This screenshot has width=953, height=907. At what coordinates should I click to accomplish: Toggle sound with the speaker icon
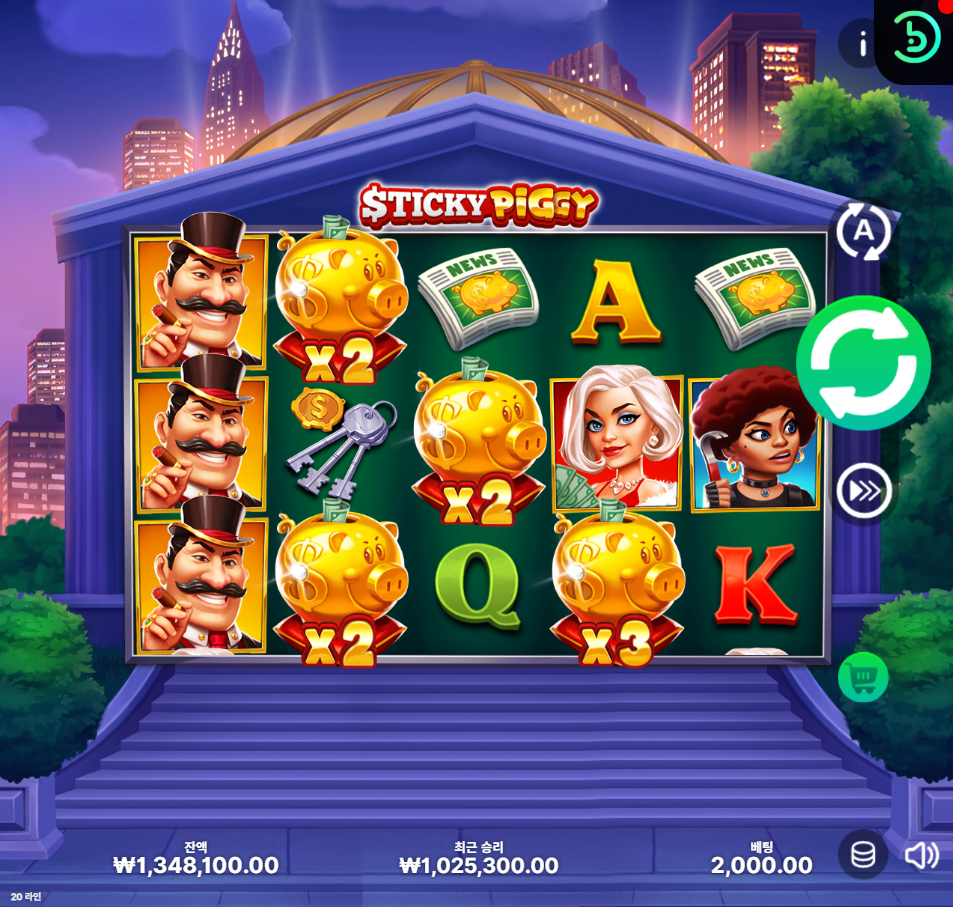[921, 855]
